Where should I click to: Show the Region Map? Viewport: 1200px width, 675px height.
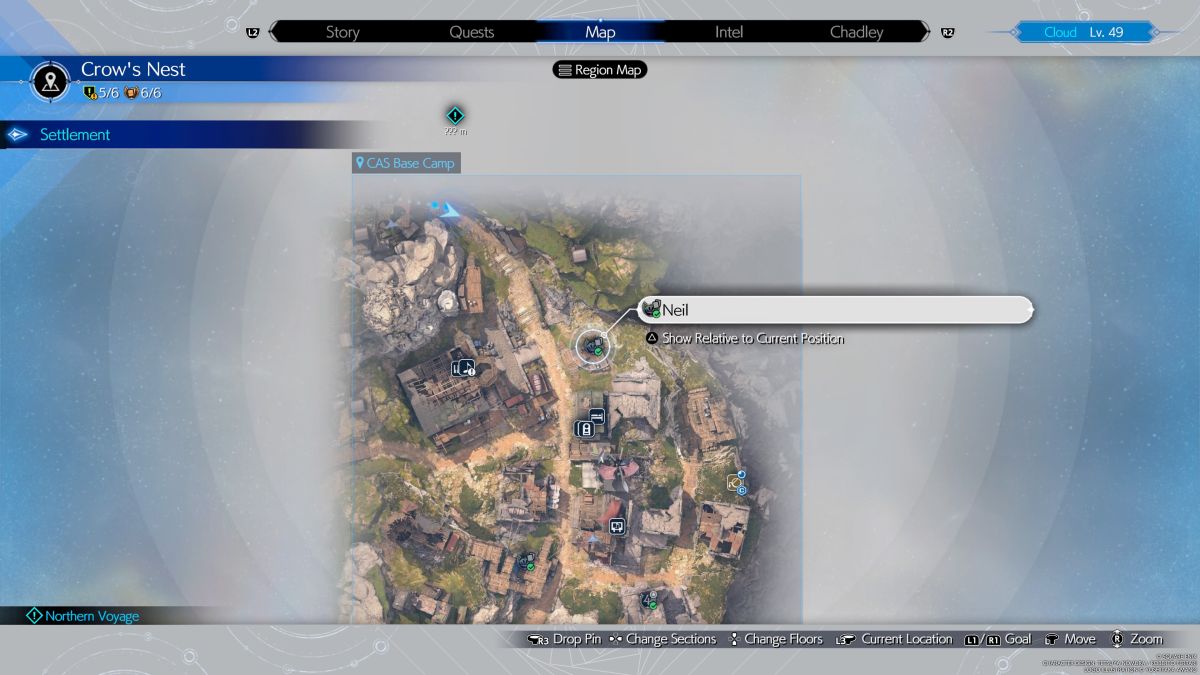tap(600, 70)
